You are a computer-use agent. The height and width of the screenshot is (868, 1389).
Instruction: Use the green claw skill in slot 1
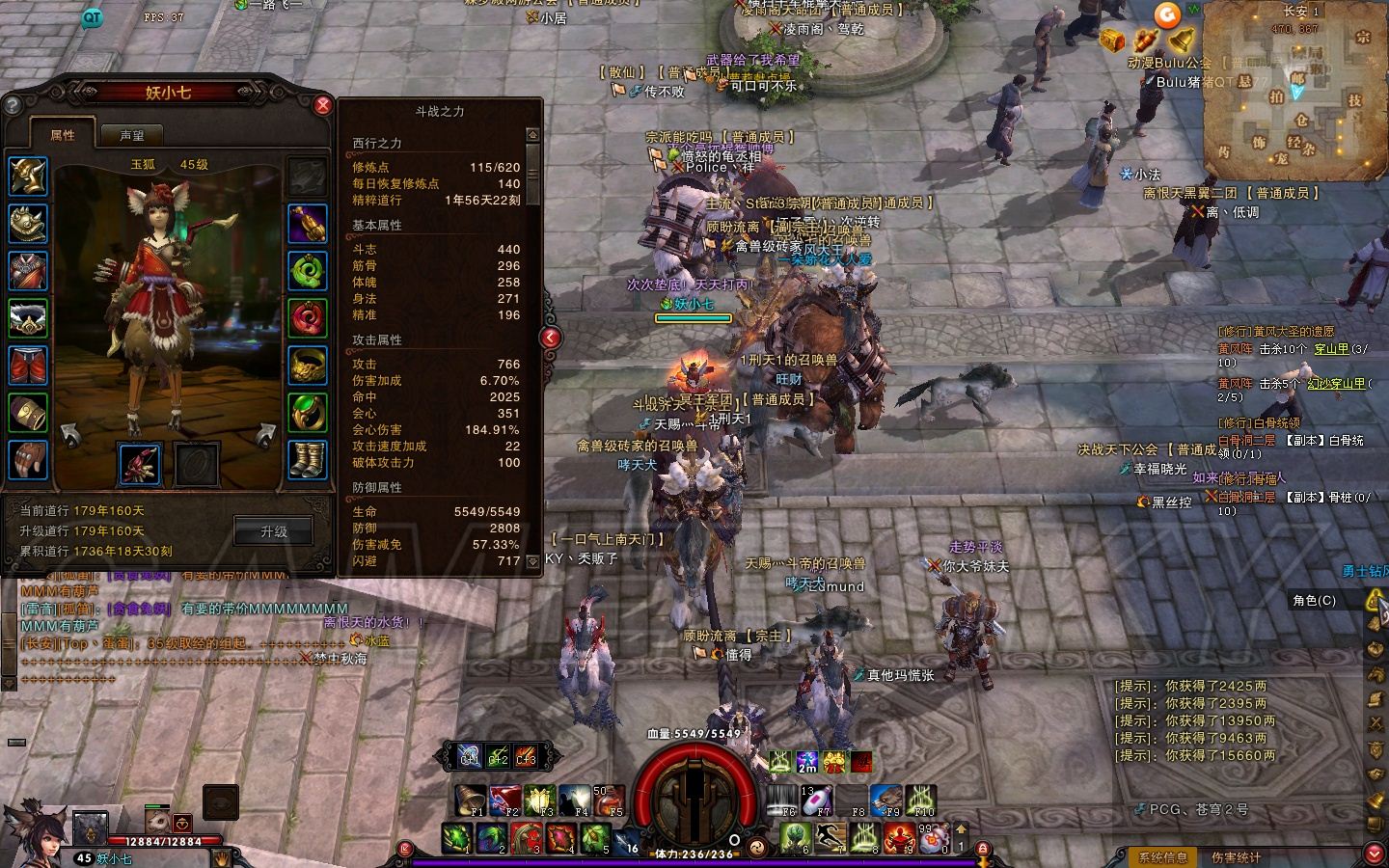point(458,837)
